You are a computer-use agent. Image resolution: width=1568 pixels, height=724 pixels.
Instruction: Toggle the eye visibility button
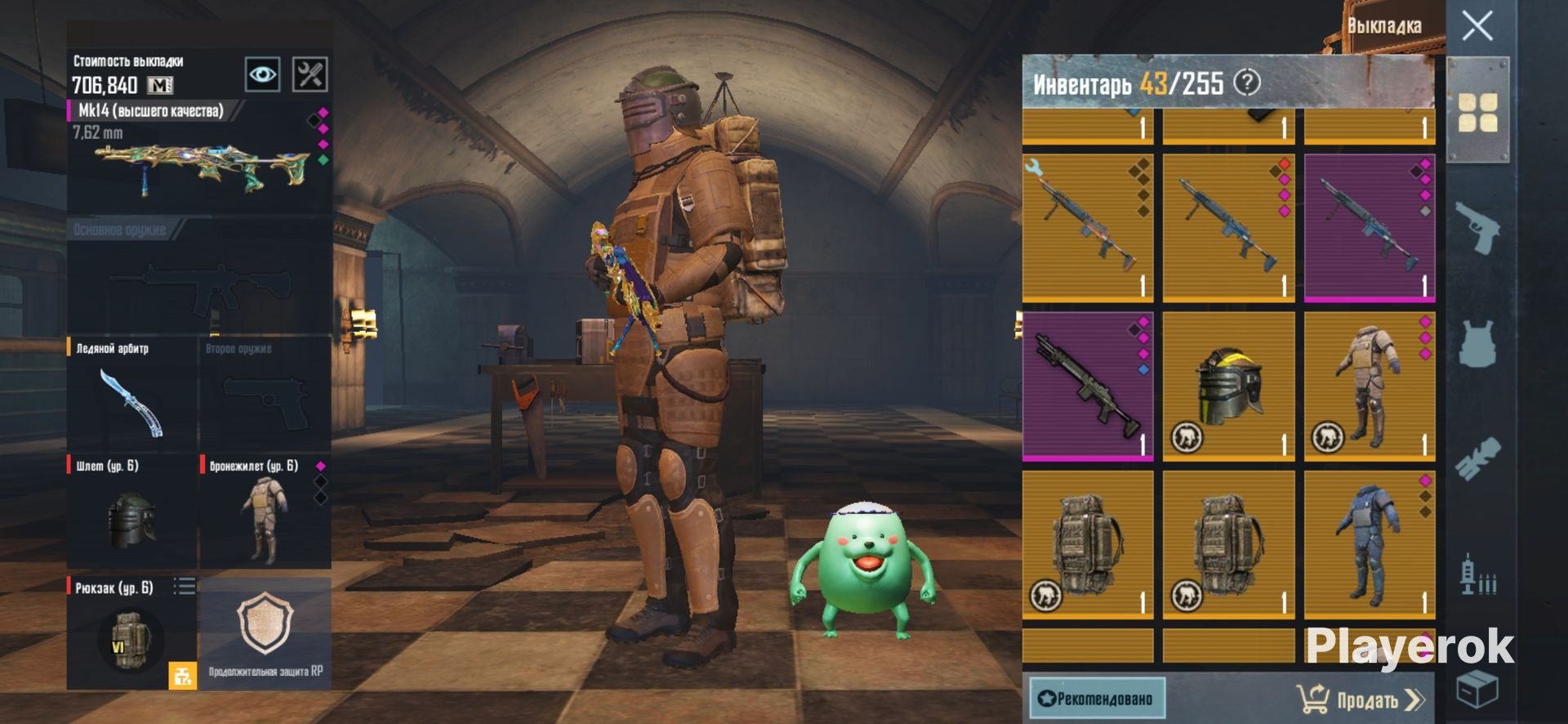(x=262, y=74)
